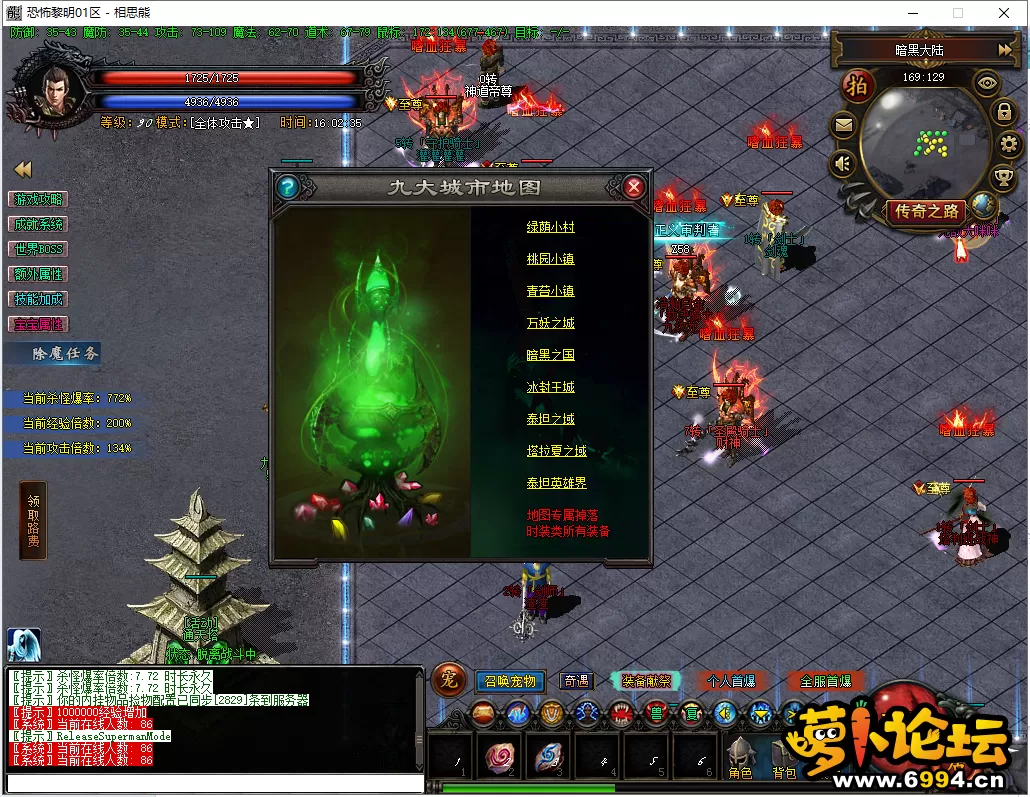Viewport: 1030px width, 797px height.
Task: Open the 宝宝属性 panel
Action: (38, 324)
